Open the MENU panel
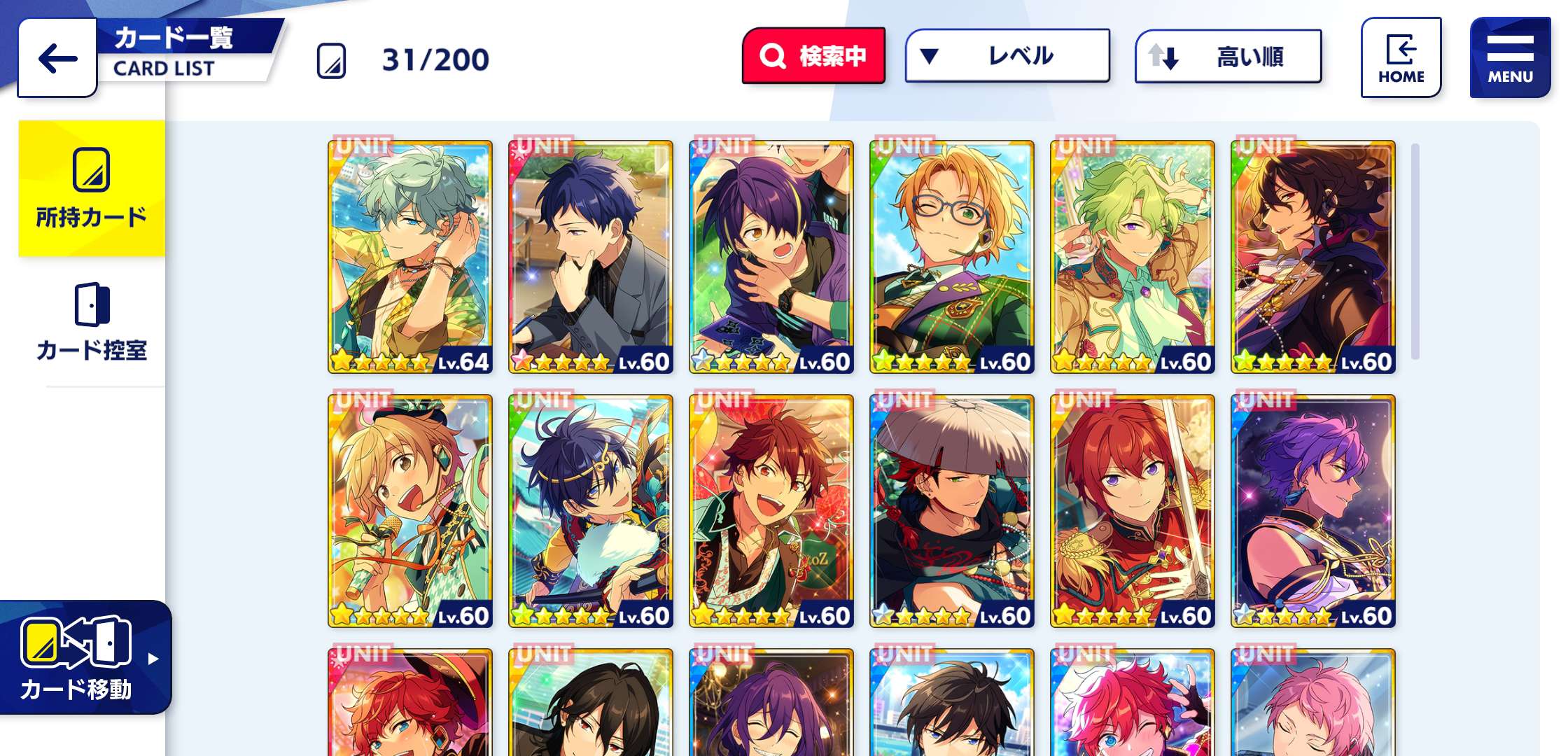 click(x=1510, y=58)
